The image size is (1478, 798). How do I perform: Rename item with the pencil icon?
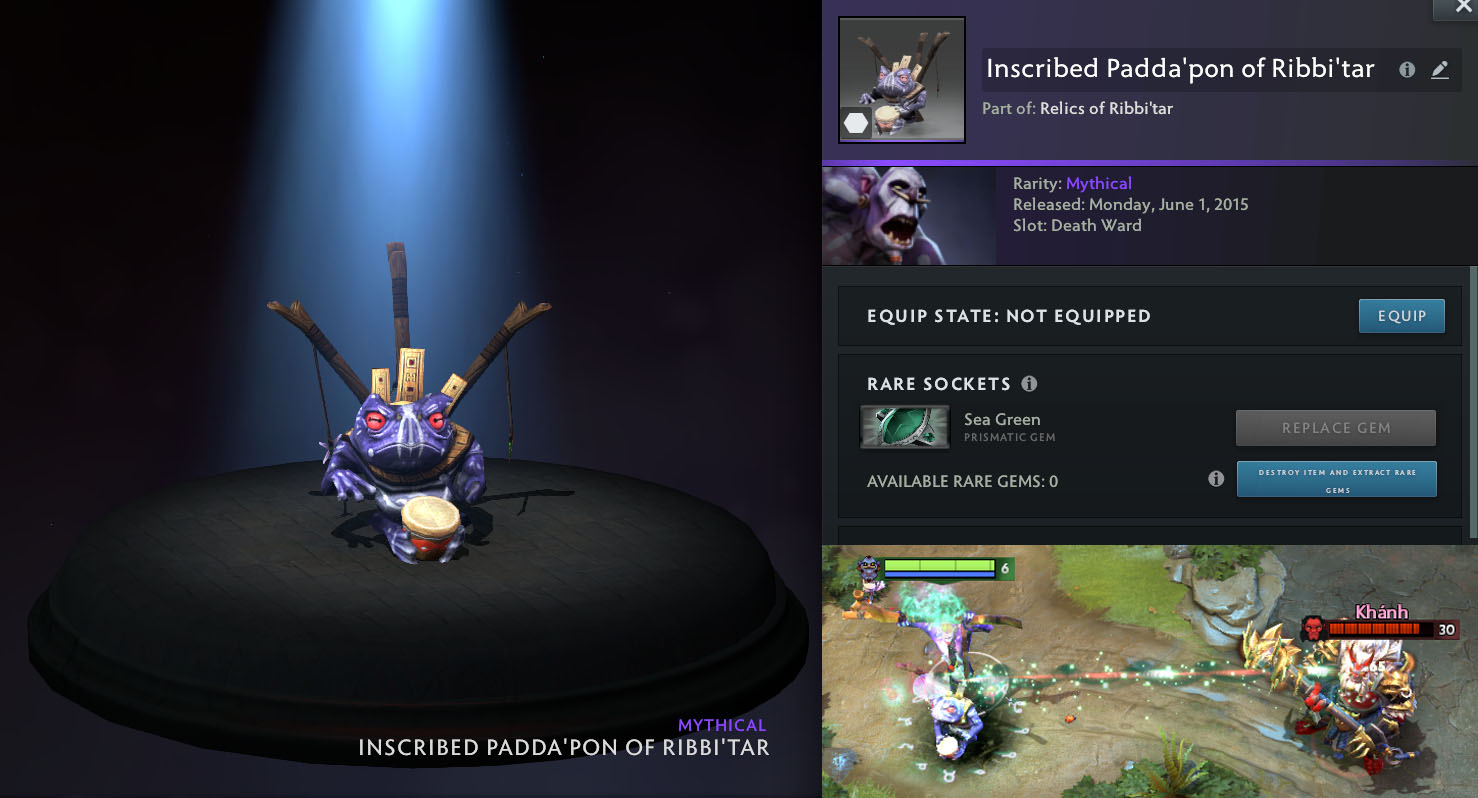[1439, 70]
